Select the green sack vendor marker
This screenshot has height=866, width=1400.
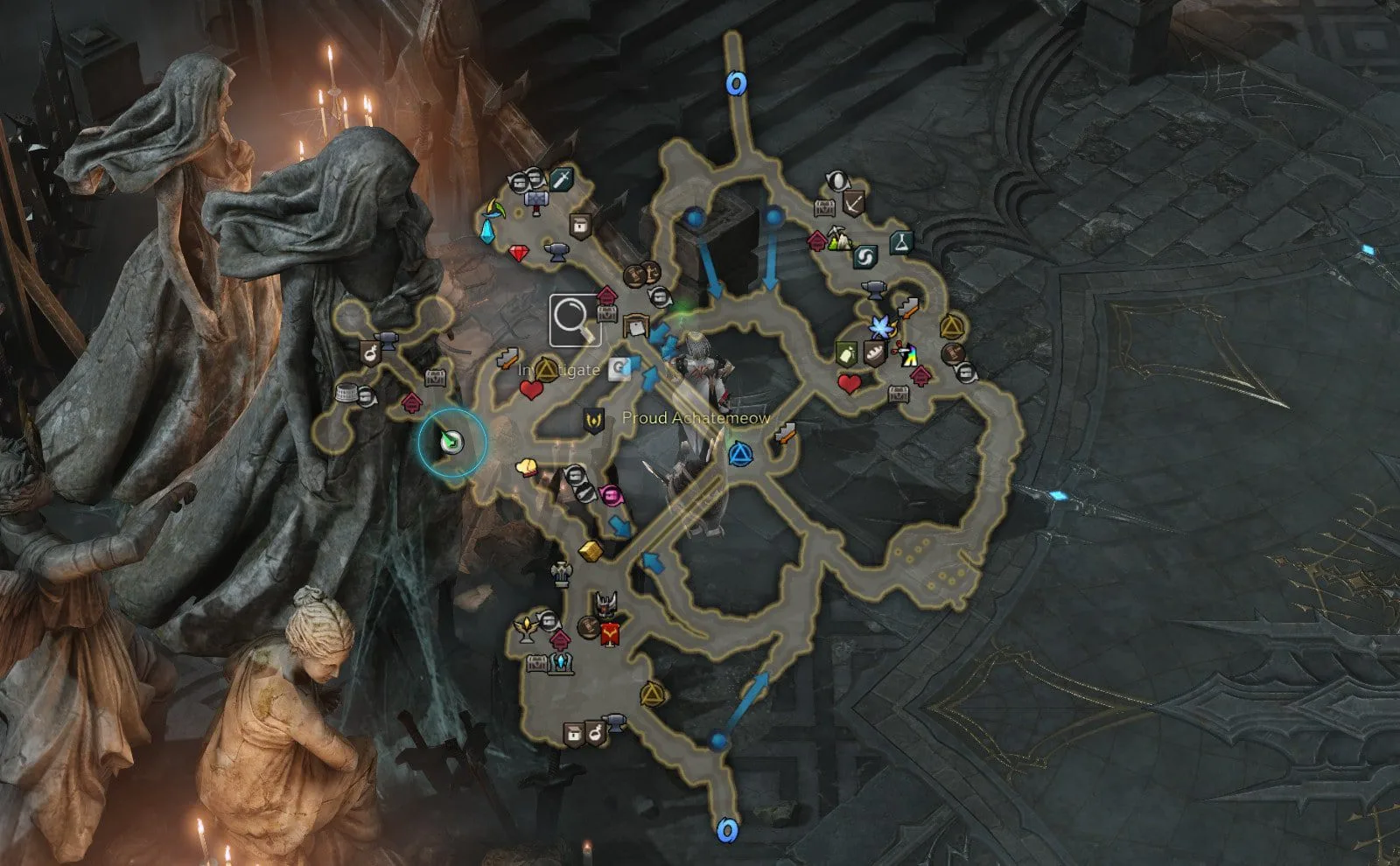click(x=846, y=353)
